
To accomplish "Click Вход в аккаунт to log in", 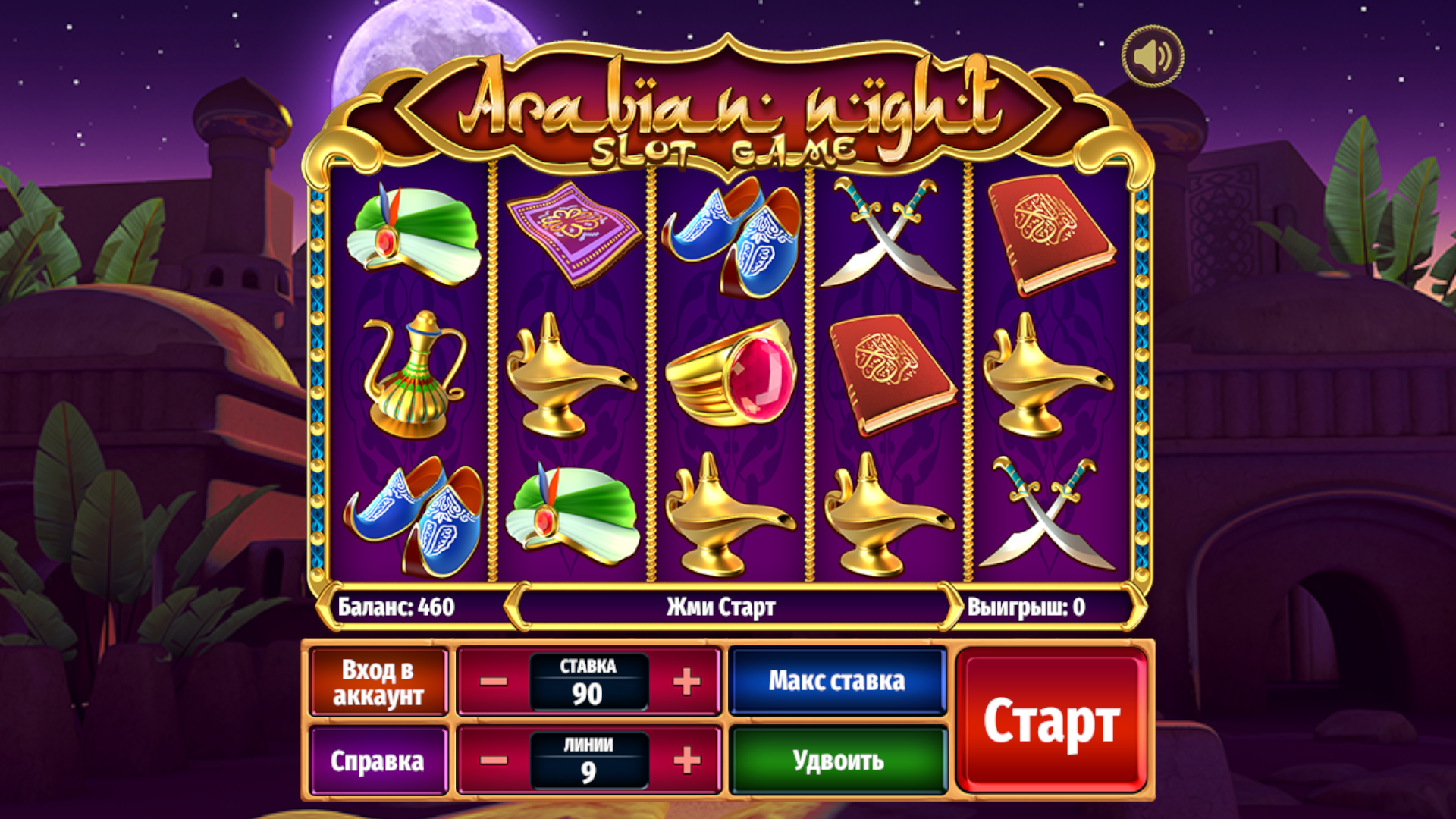I will 378,681.
